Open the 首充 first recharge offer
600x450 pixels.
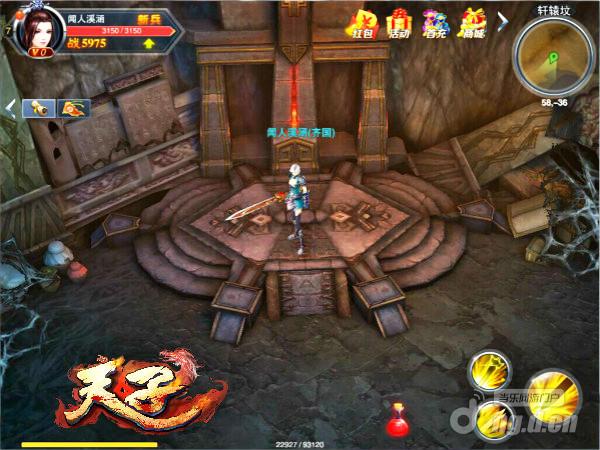click(434, 21)
